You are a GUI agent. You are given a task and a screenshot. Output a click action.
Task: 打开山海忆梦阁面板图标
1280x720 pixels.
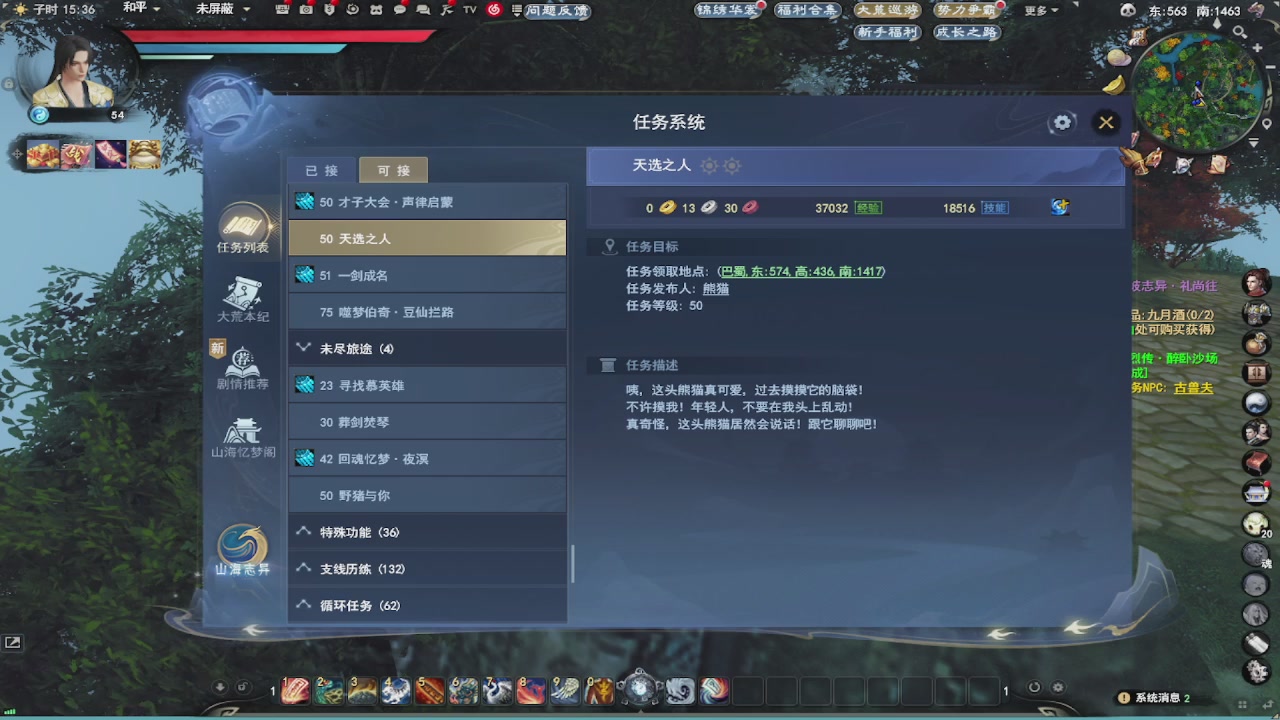pos(242,430)
